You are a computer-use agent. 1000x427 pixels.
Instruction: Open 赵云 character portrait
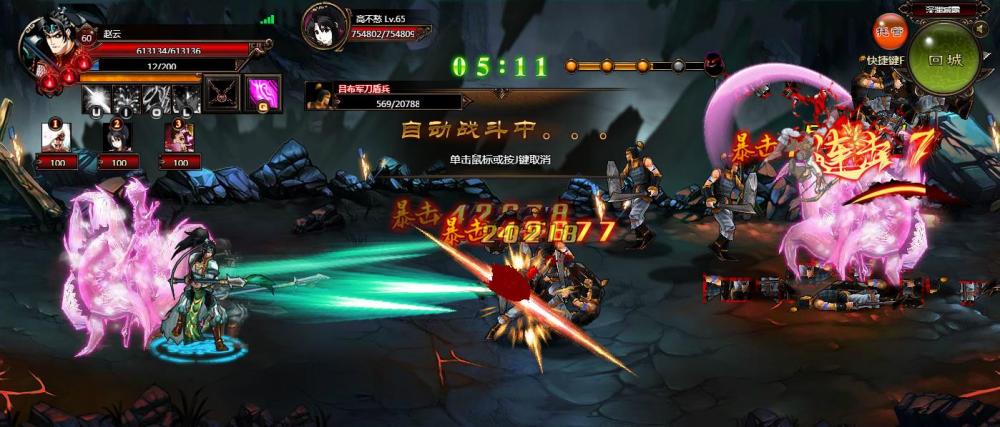[x=48, y=44]
